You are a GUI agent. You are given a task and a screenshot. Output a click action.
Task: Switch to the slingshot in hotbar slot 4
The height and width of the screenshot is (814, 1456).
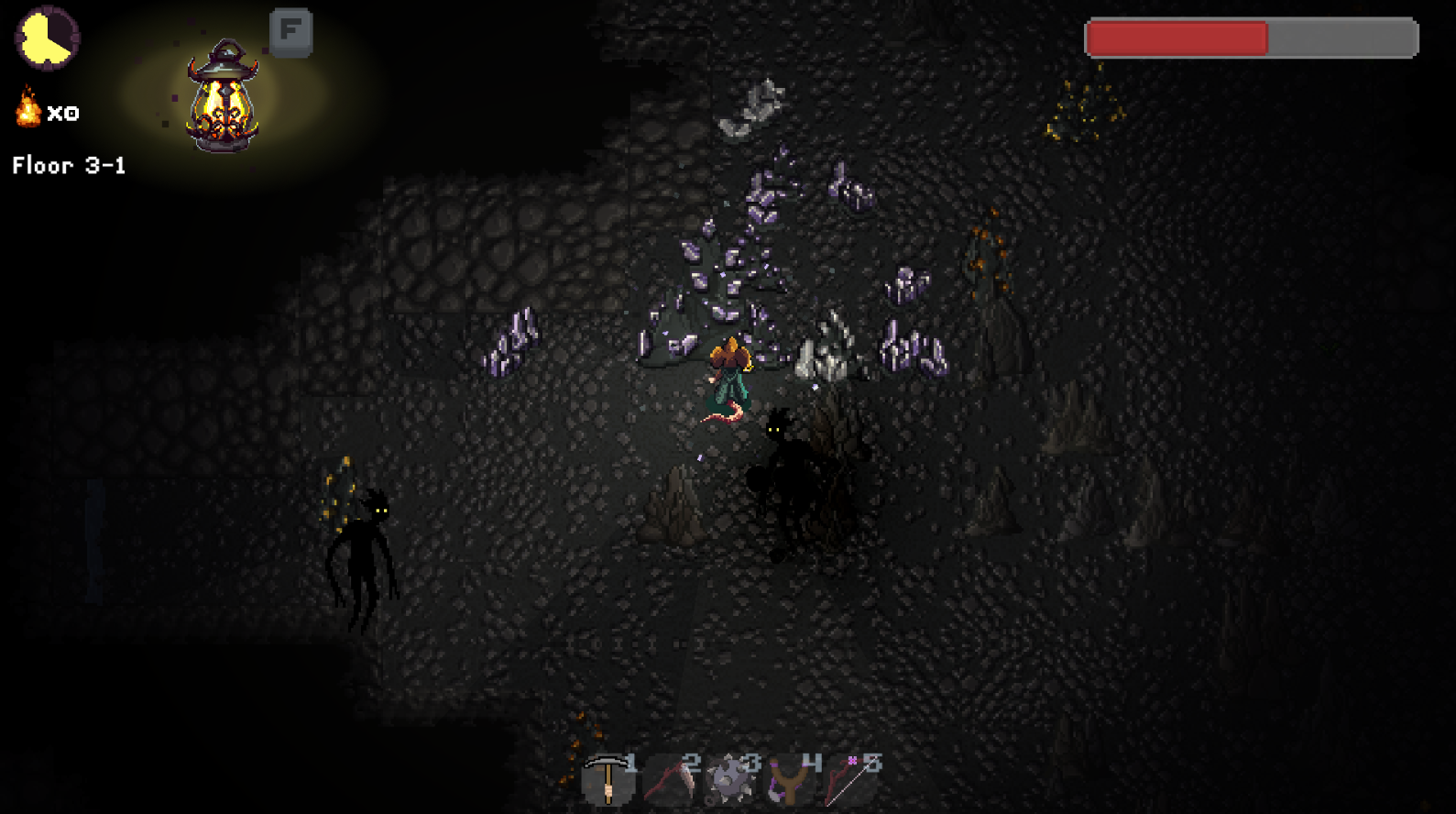tap(790, 781)
